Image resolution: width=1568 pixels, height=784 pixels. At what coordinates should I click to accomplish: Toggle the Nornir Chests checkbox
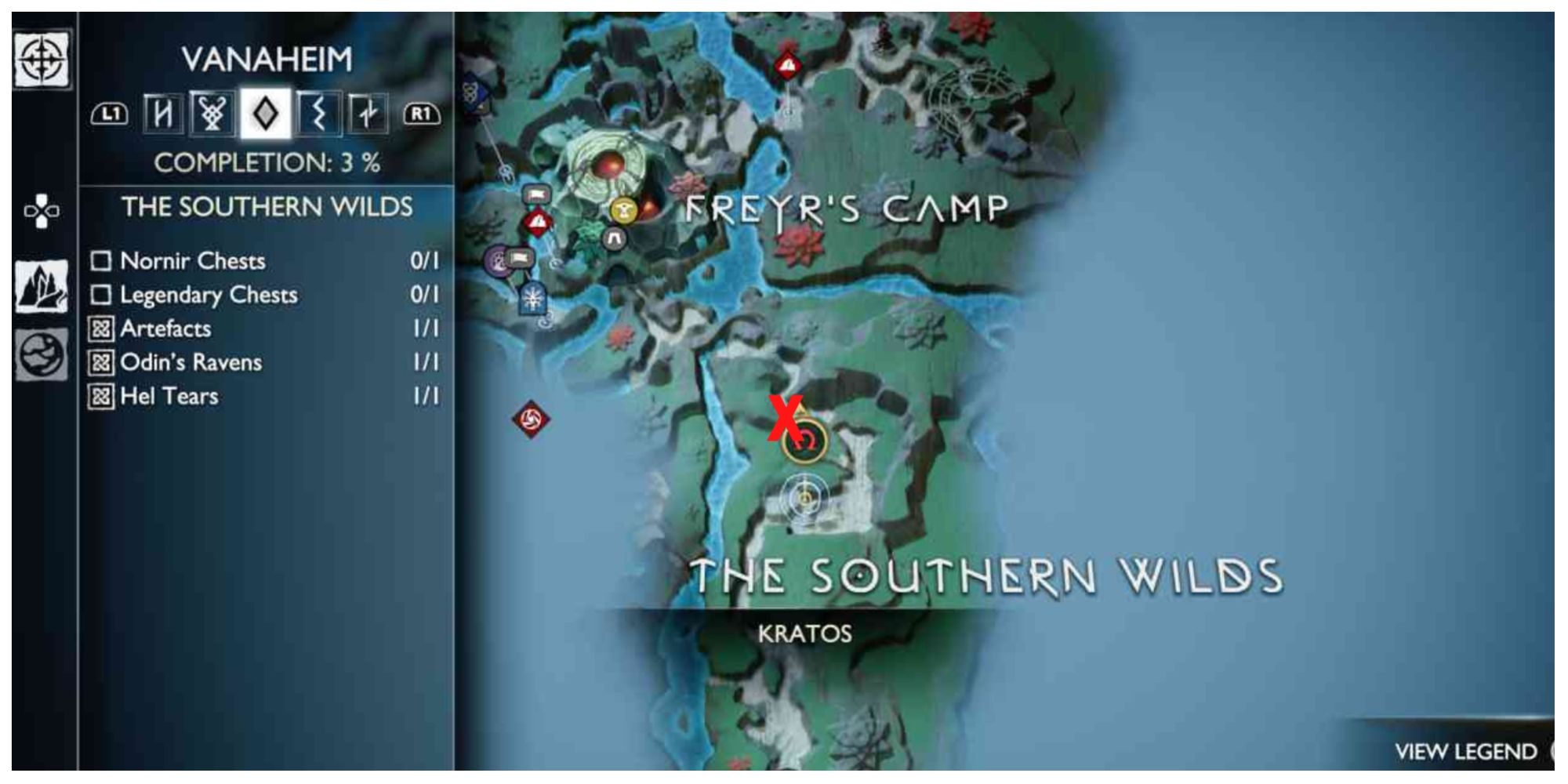coord(102,261)
